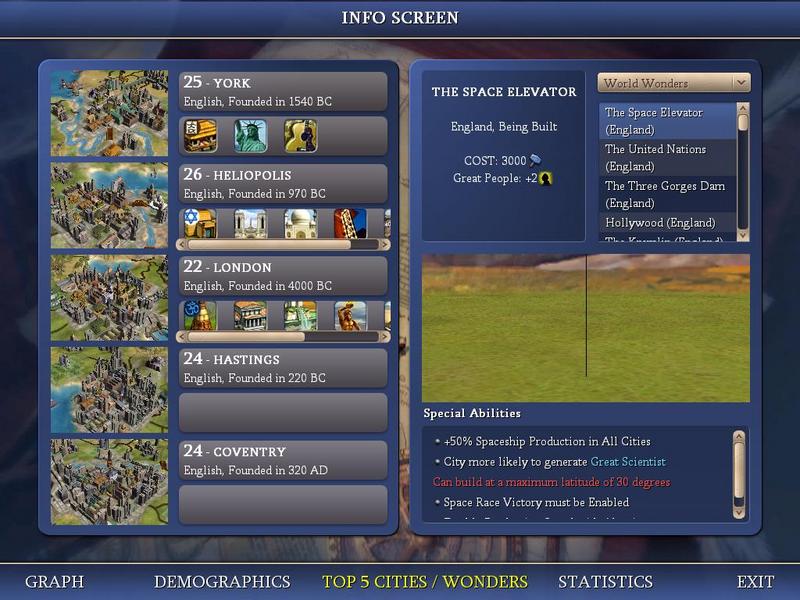Choose The United Nations list entry

pos(667,157)
